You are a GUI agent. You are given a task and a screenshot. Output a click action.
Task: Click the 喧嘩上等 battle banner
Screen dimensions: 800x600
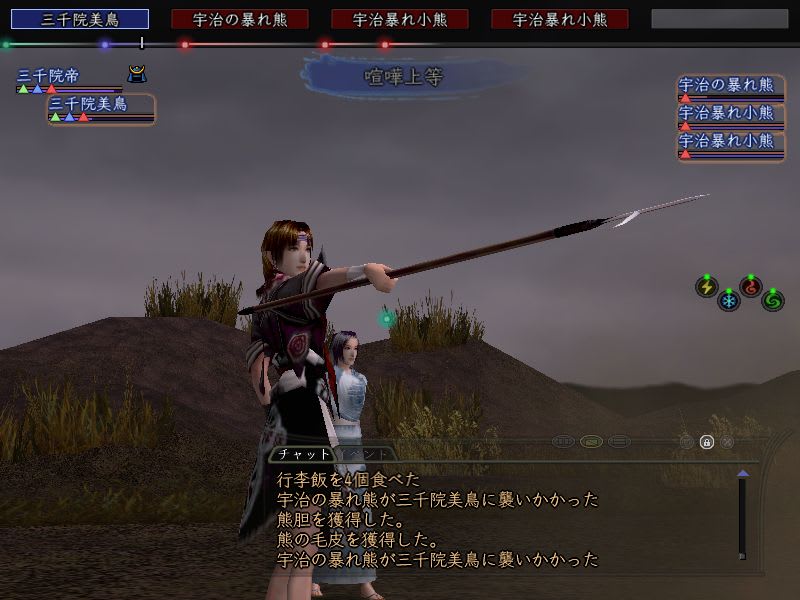pyautogui.click(x=403, y=75)
